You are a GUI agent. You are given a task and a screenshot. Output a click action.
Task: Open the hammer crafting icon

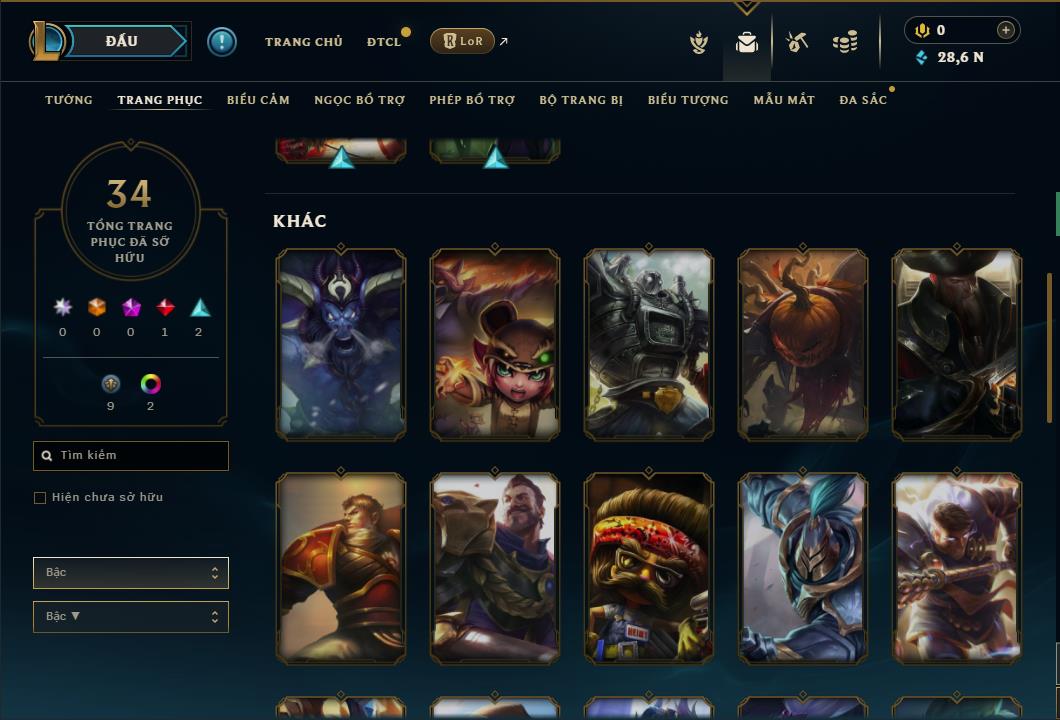[797, 42]
